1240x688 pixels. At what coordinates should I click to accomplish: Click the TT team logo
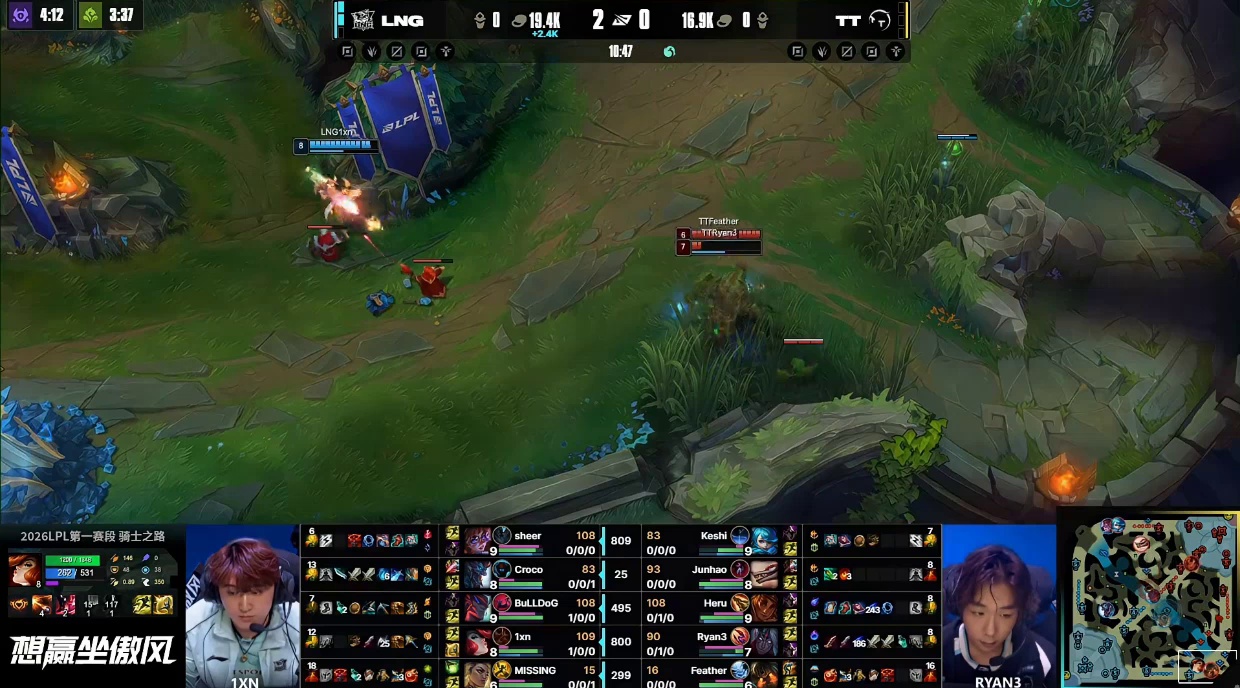(x=880, y=20)
